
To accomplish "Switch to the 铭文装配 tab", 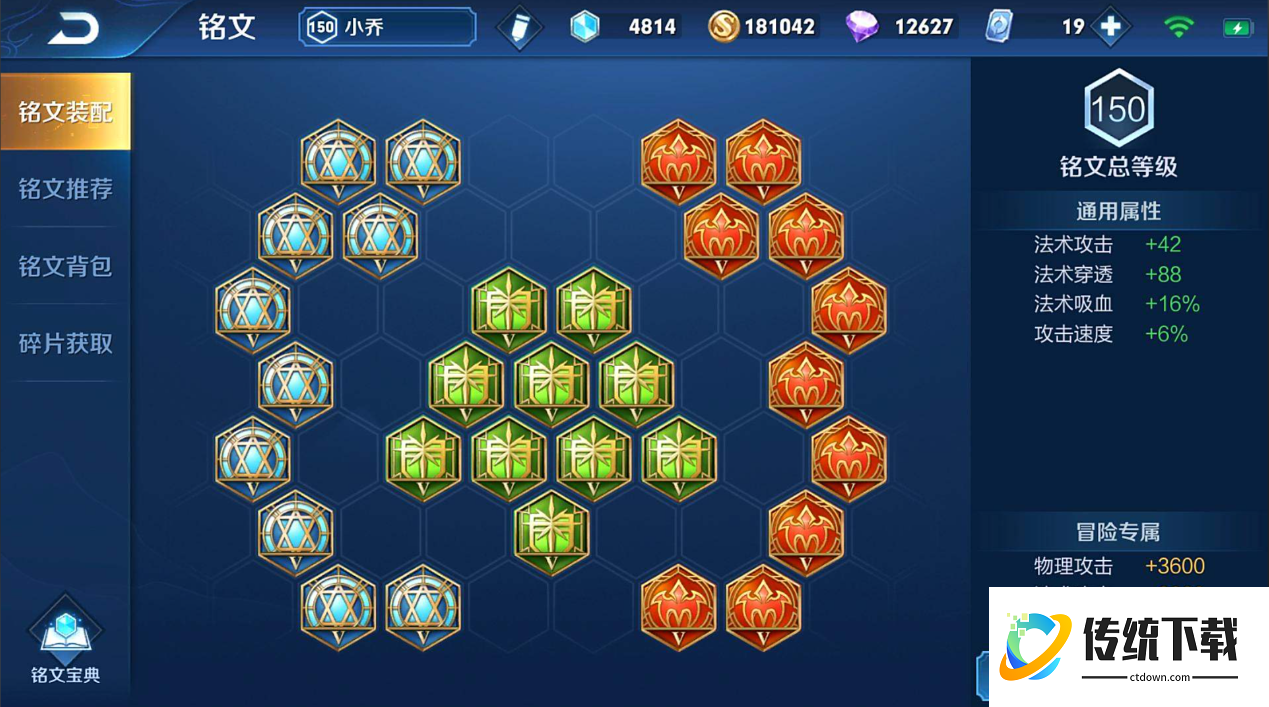I will click(x=65, y=112).
